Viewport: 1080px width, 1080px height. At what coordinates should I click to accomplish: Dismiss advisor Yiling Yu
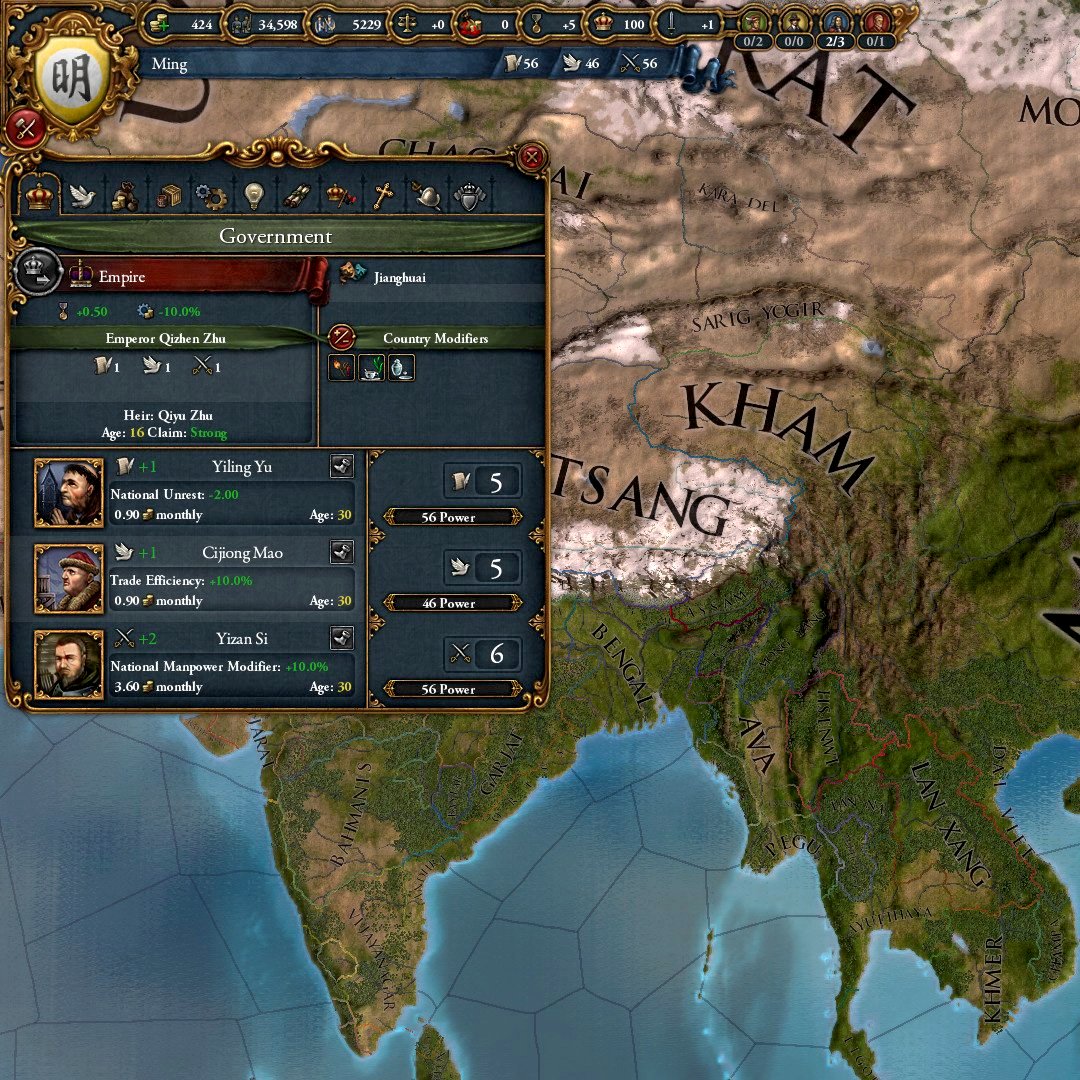[342, 466]
